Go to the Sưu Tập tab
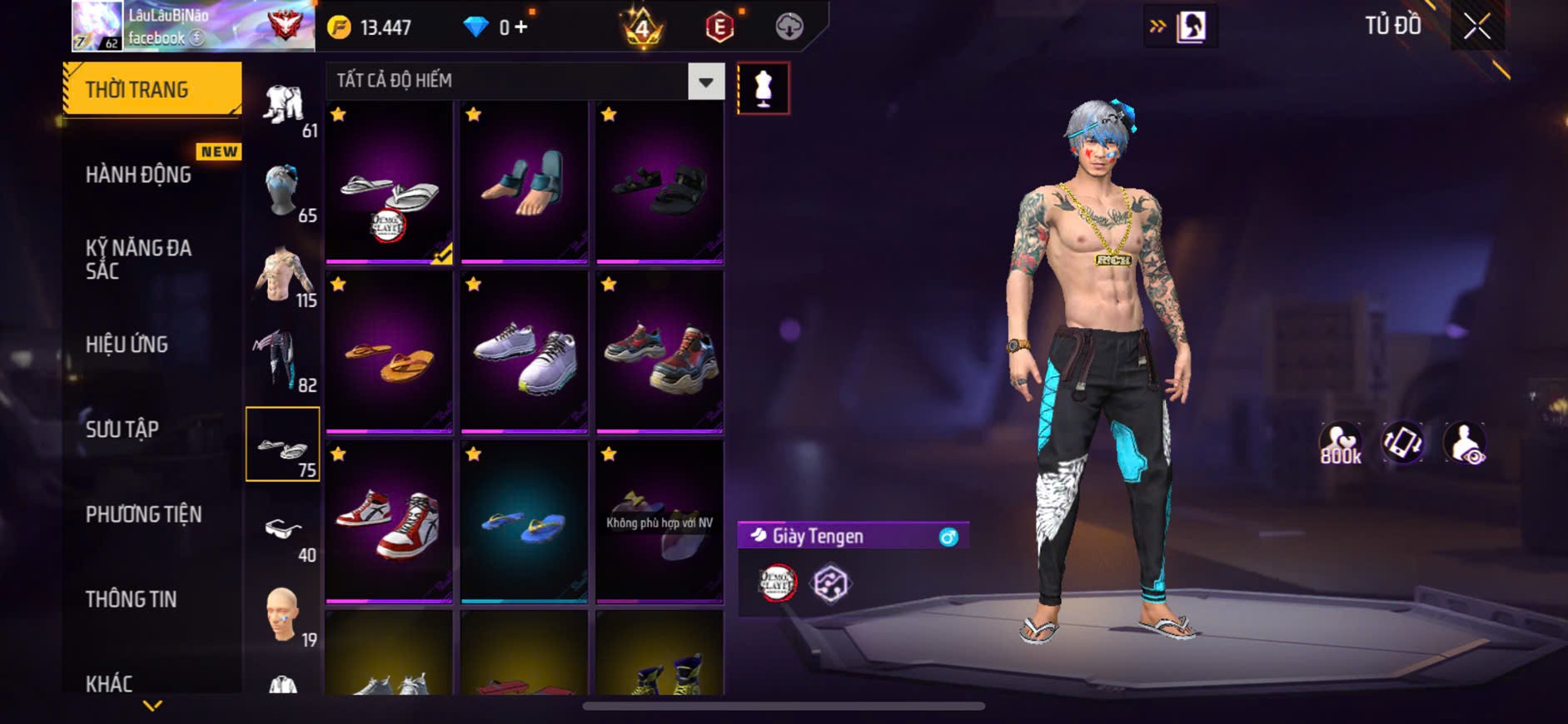1568x724 pixels. pyautogui.click(x=122, y=429)
